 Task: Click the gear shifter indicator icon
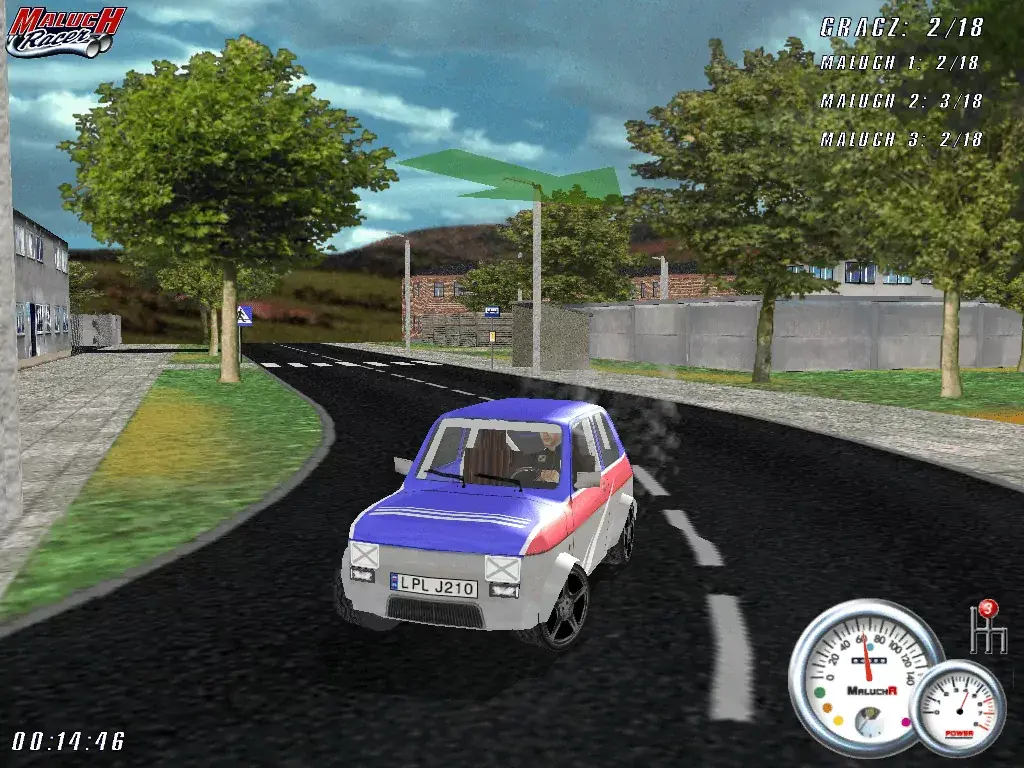[987, 628]
